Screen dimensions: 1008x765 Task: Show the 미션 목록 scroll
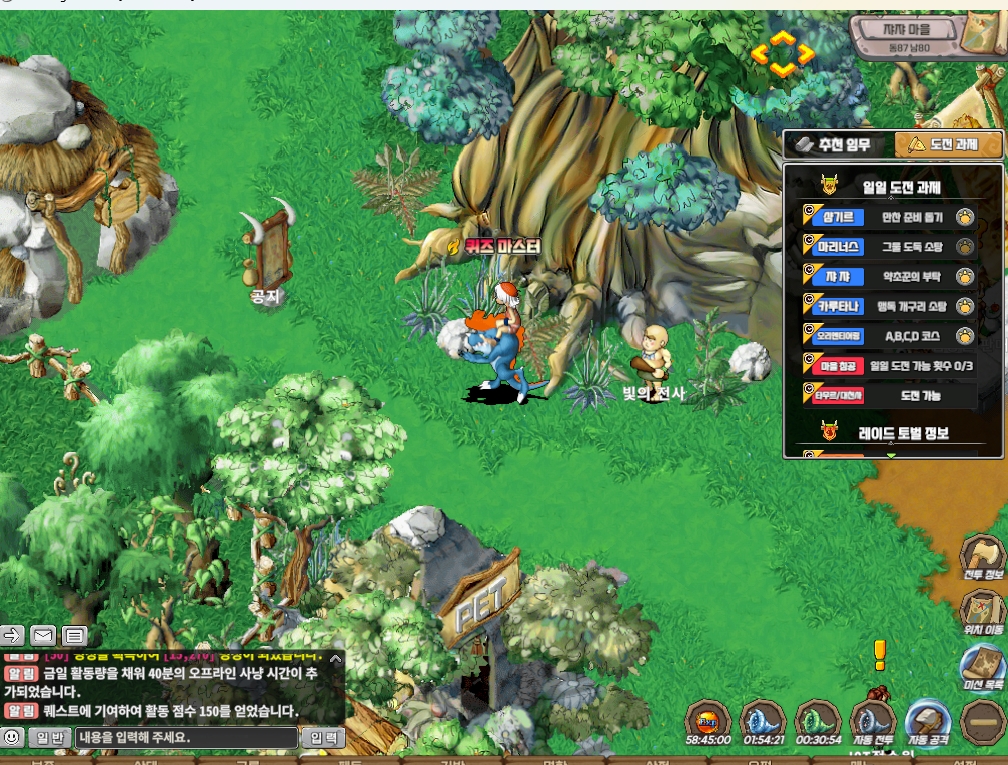tap(982, 666)
